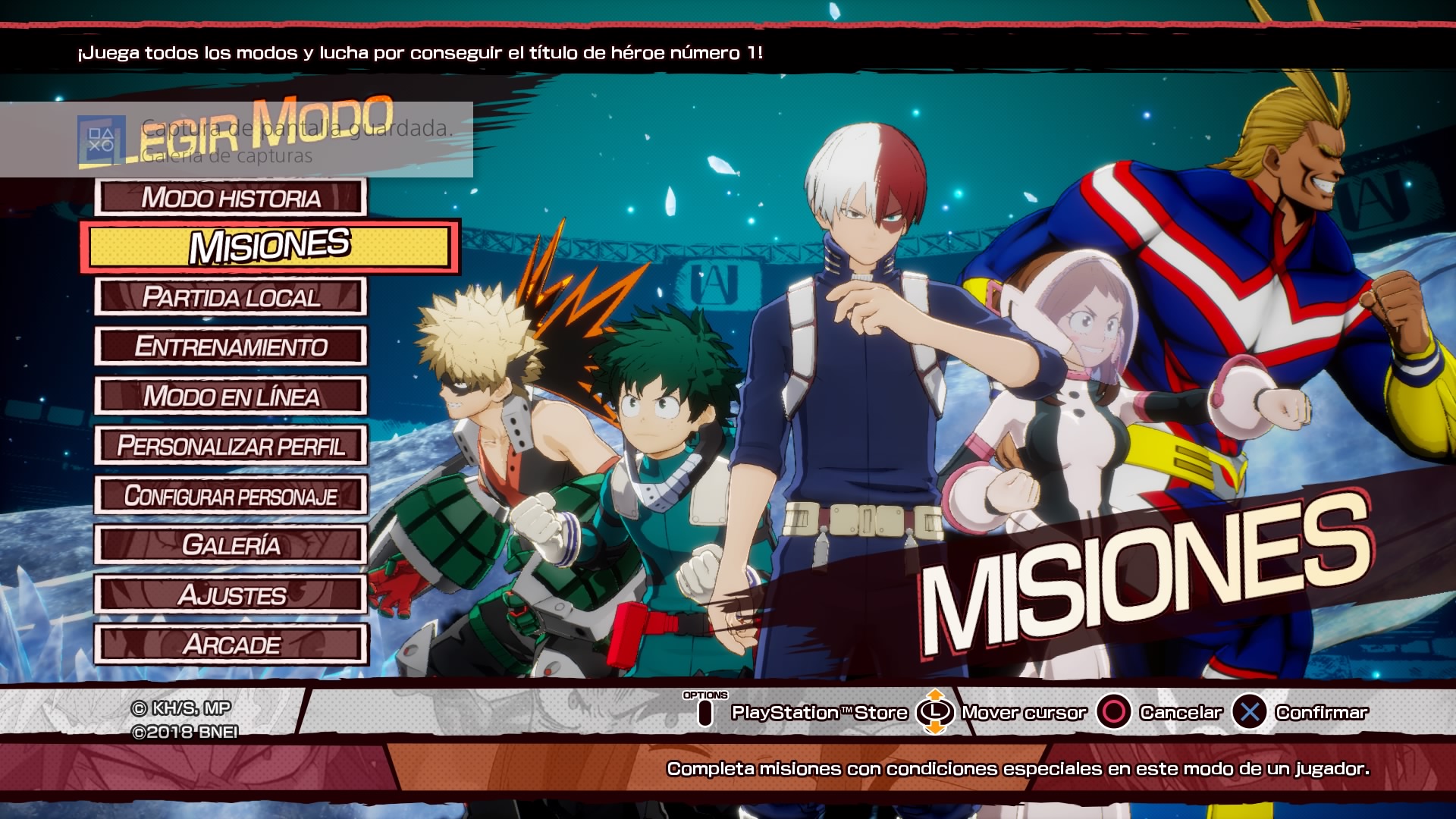Go to Personalizar Perfil

coord(231,446)
